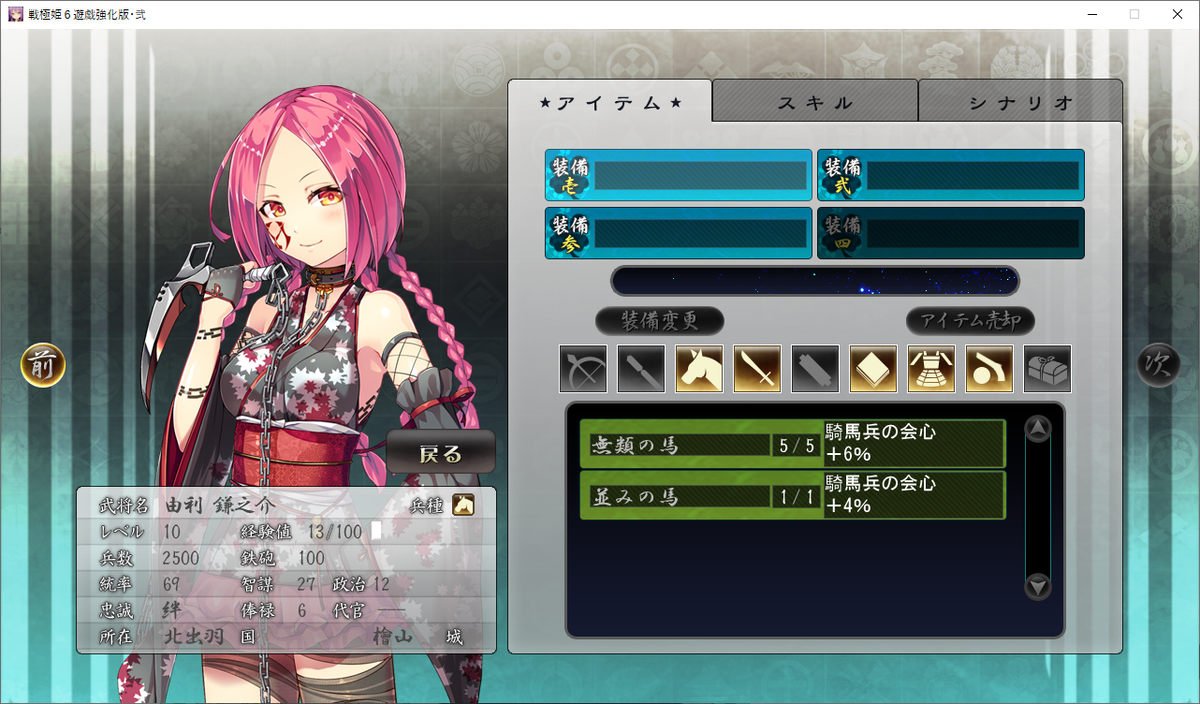Pick equipment slot 参
This screenshot has height=704, width=1200.
coord(678,233)
